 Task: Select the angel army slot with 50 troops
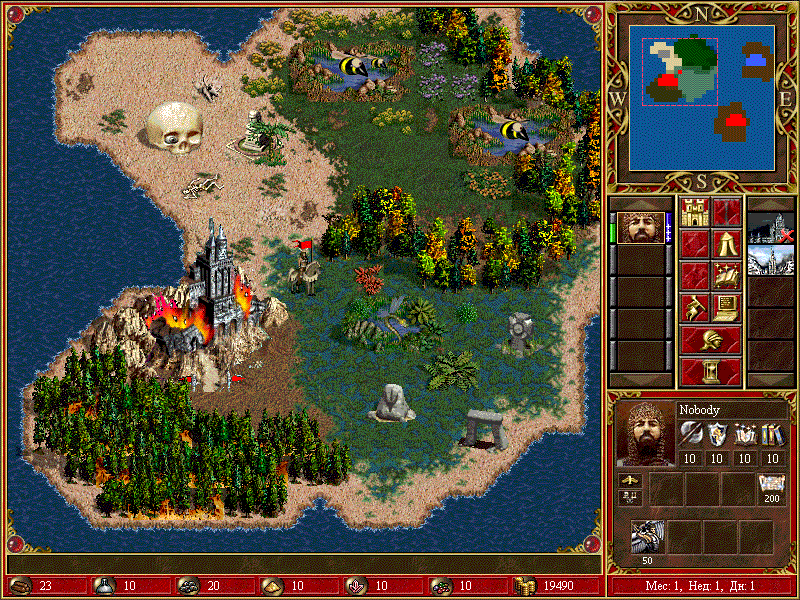(648, 537)
